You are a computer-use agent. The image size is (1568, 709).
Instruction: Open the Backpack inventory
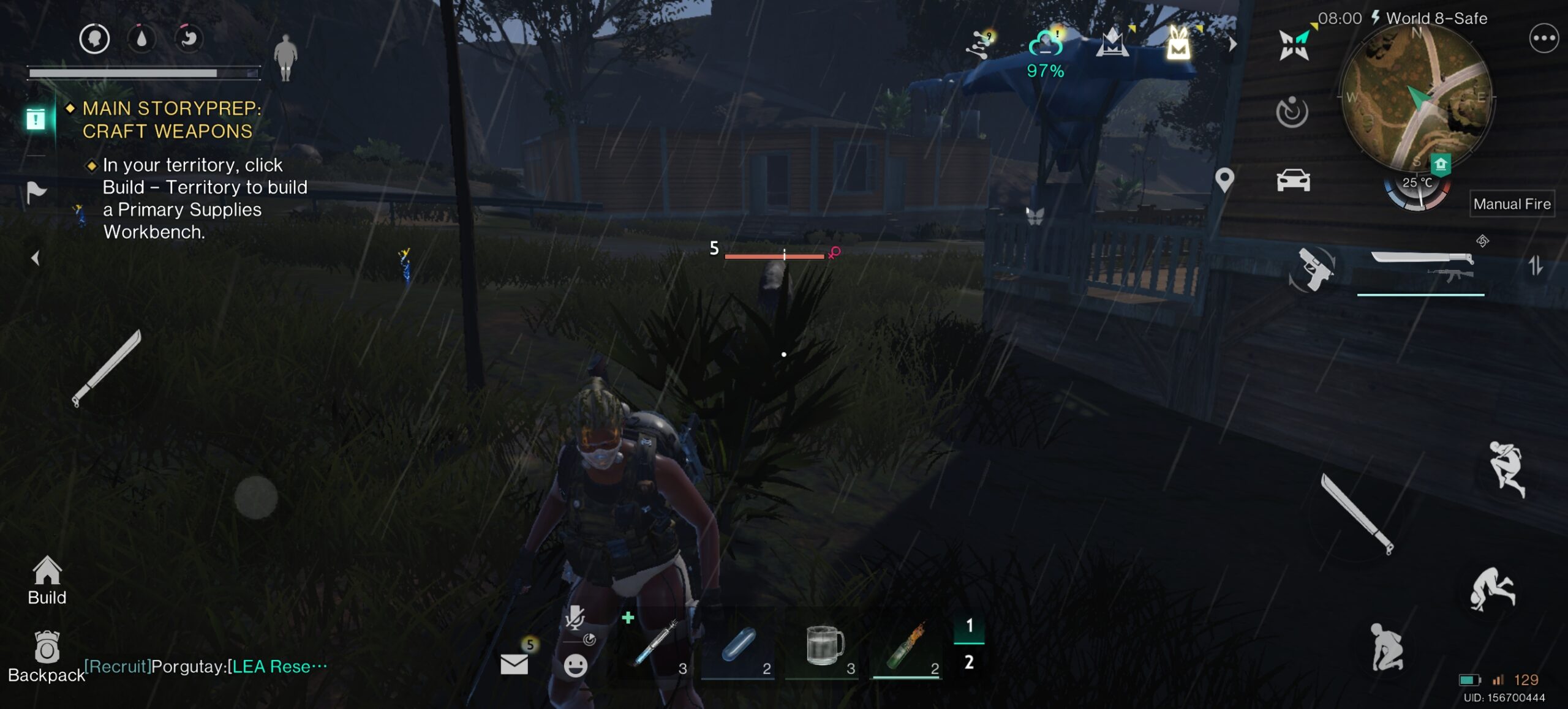point(47,656)
